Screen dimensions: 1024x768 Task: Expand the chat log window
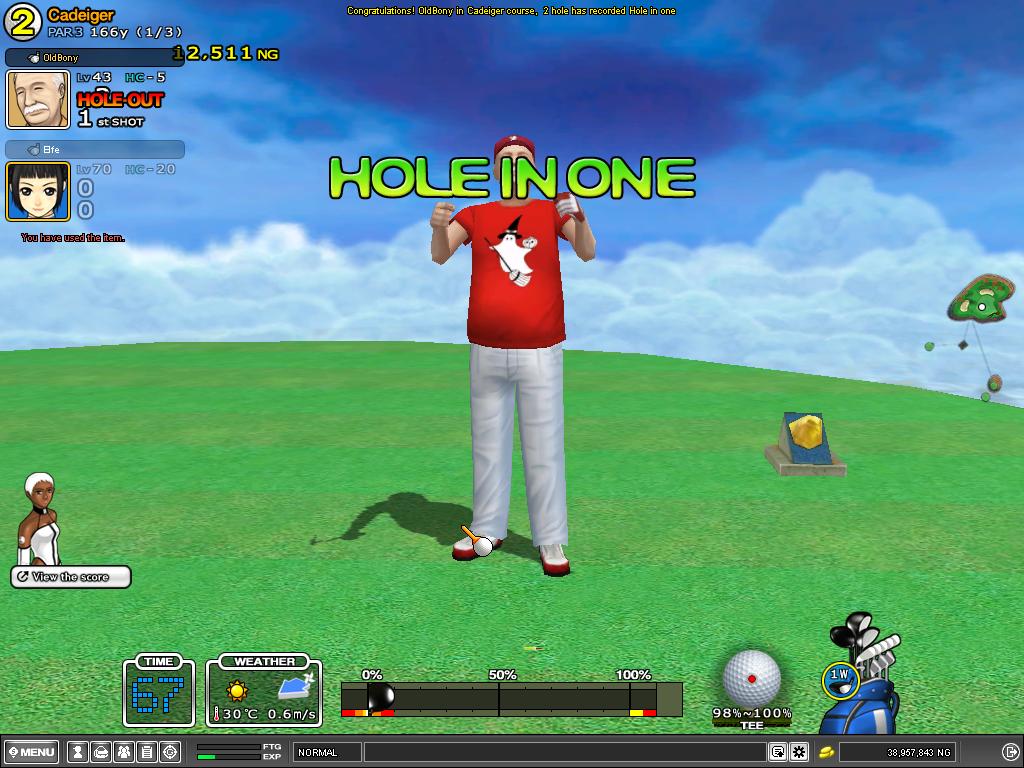(x=778, y=752)
